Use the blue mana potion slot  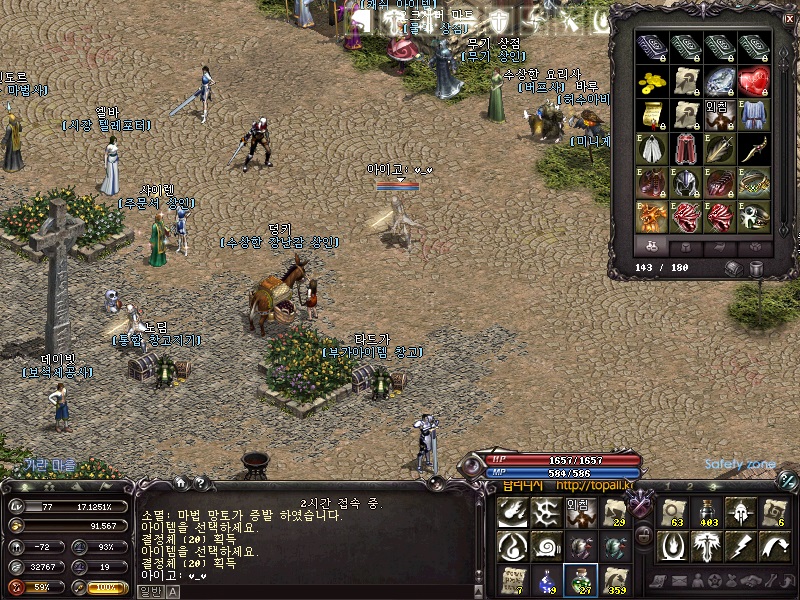546,578
